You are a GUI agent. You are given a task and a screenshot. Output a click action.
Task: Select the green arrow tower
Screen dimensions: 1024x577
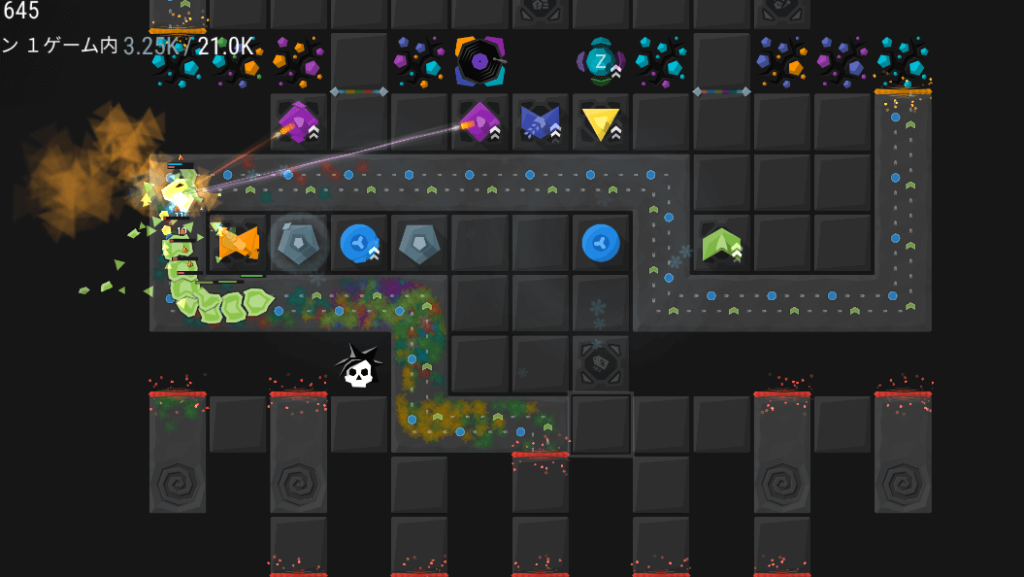click(x=720, y=243)
